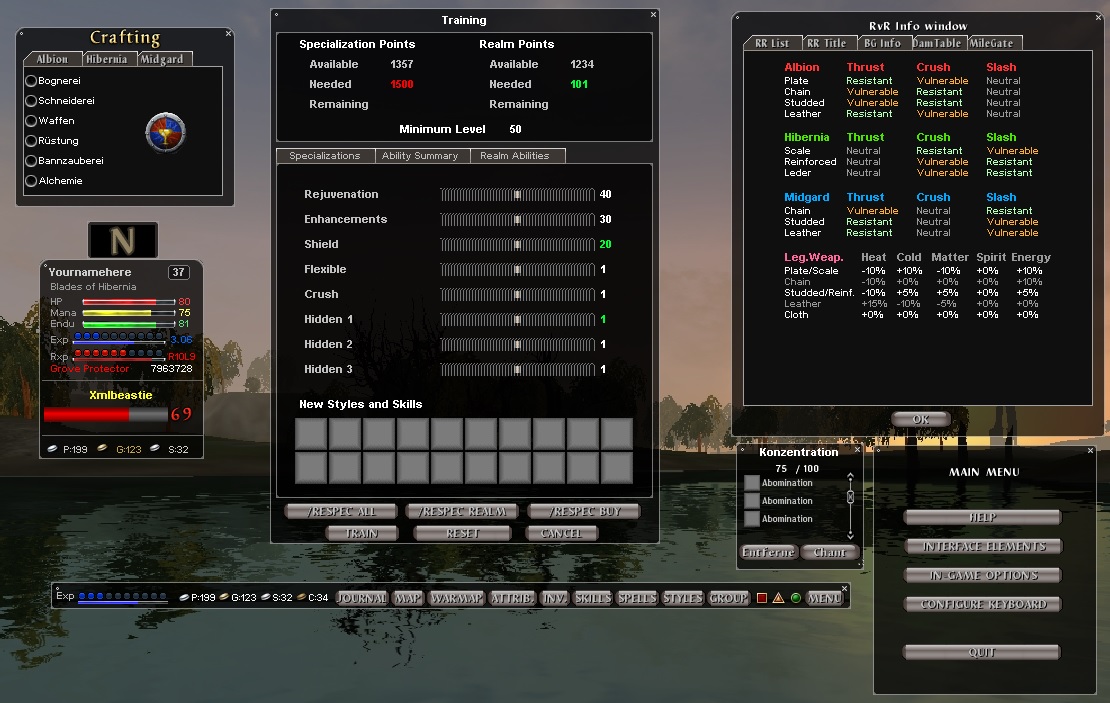1110x703 pixels.
Task: Switch to the Midgard crafting tab
Action: coord(162,59)
